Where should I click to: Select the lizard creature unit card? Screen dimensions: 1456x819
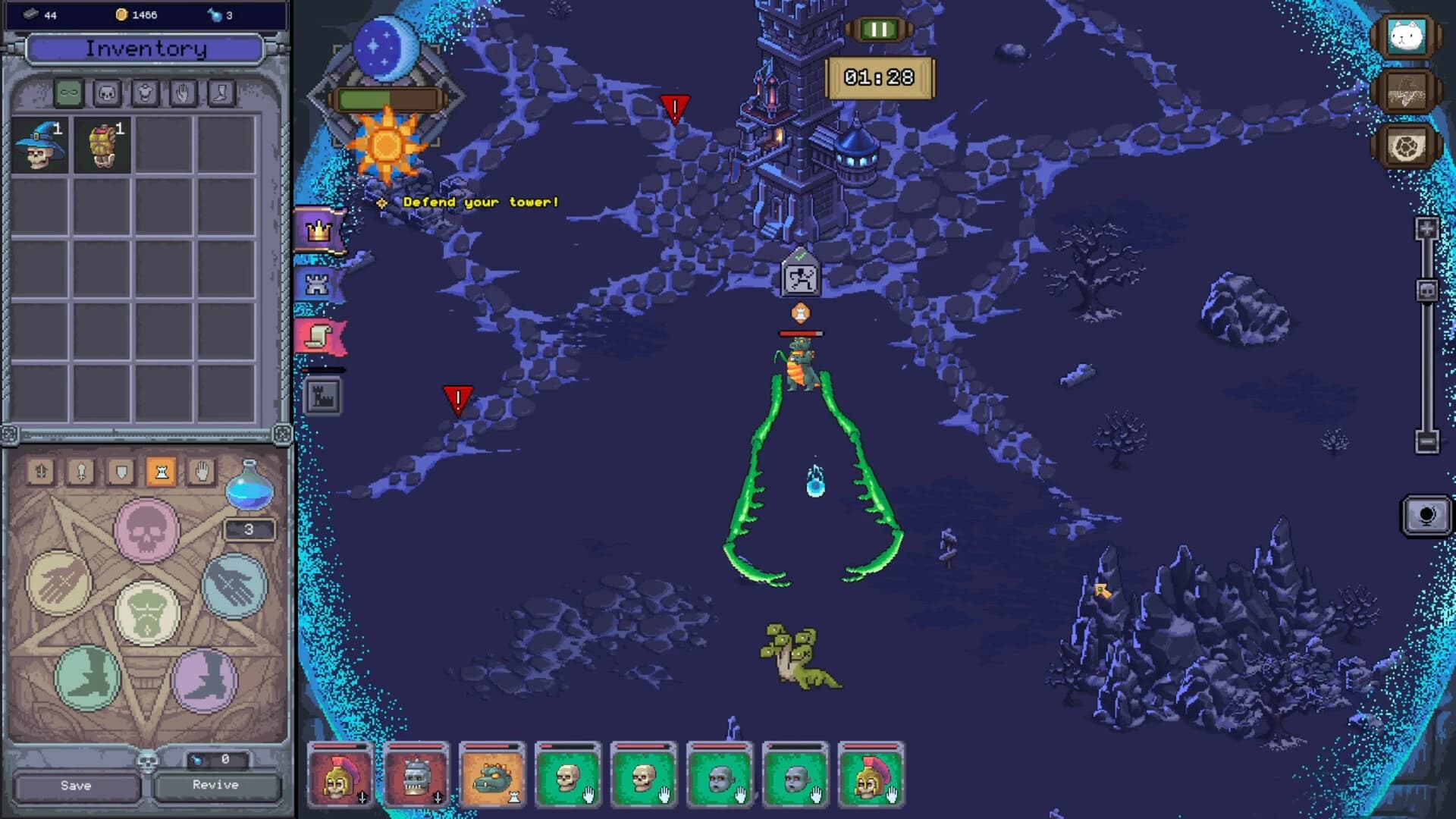click(x=492, y=776)
